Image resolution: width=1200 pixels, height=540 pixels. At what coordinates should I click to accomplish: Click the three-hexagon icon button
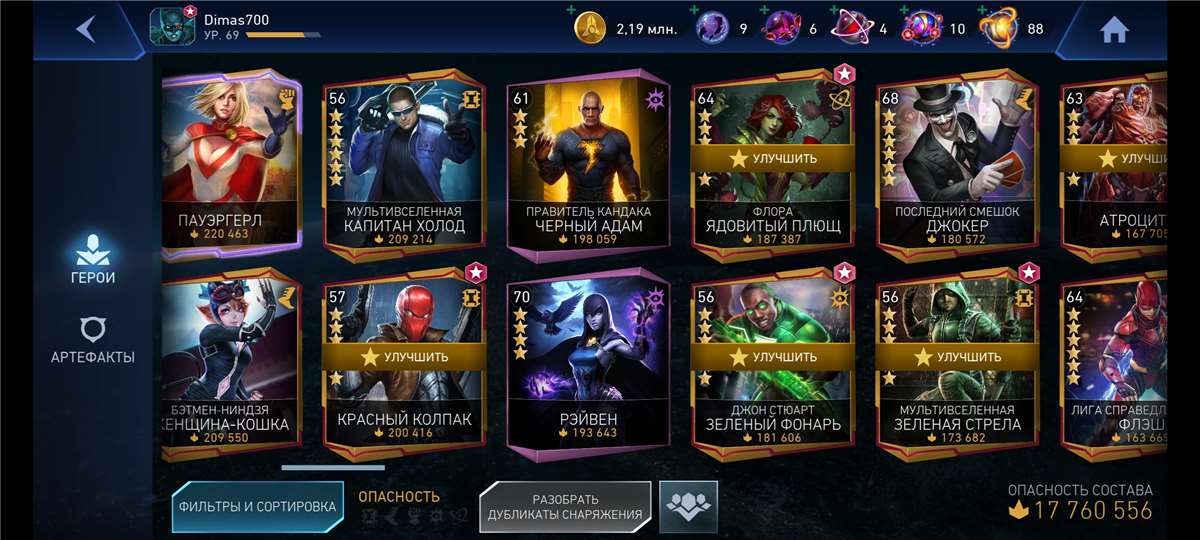click(688, 506)
